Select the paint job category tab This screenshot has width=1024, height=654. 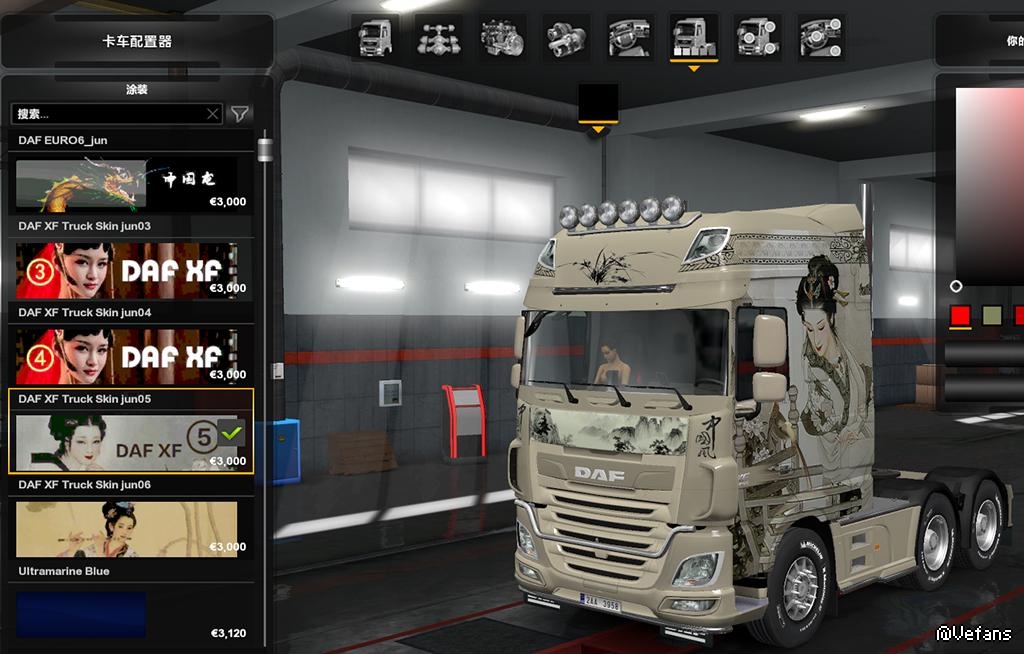693,37
